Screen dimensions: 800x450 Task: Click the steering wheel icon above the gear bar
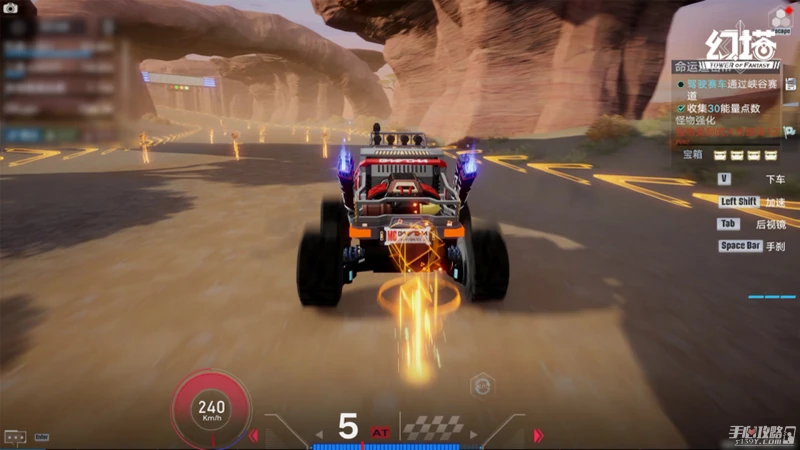[x=481, y=383]
